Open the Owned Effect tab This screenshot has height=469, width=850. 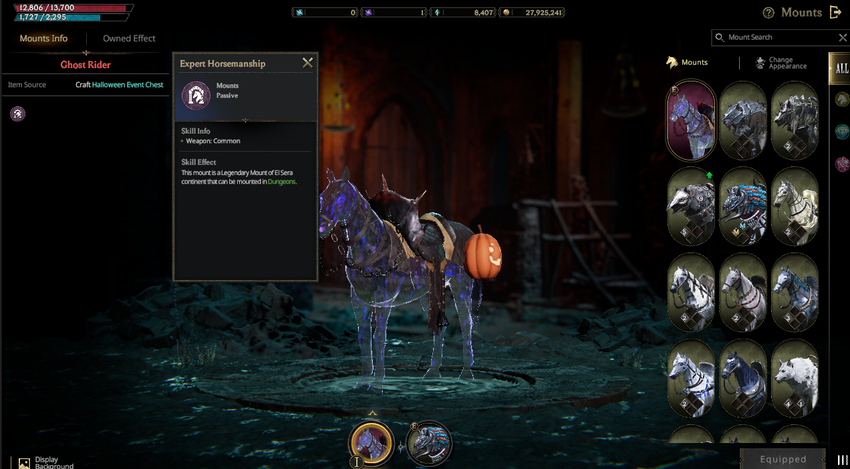(x=129, y=39)
